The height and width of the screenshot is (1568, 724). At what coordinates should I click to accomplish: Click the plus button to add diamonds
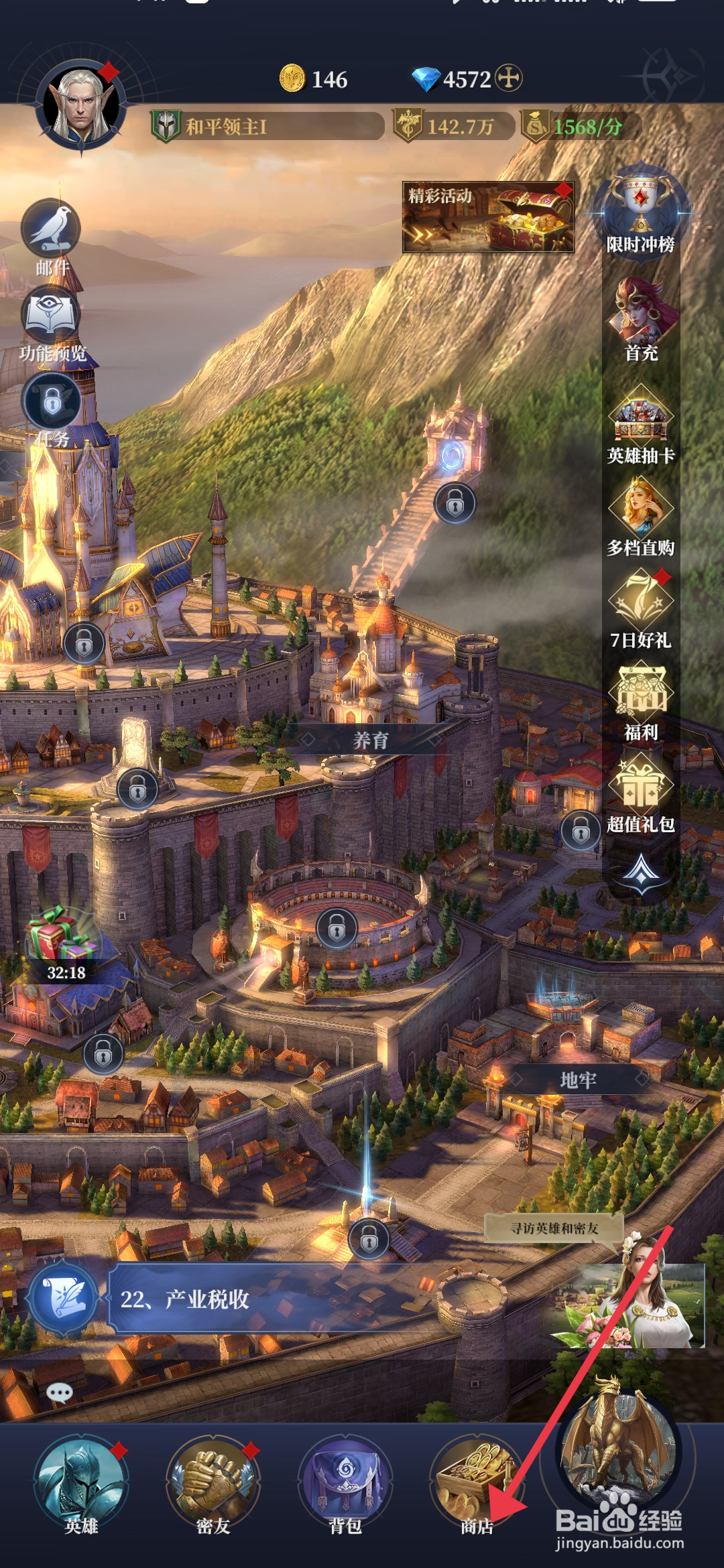(509, 78)
